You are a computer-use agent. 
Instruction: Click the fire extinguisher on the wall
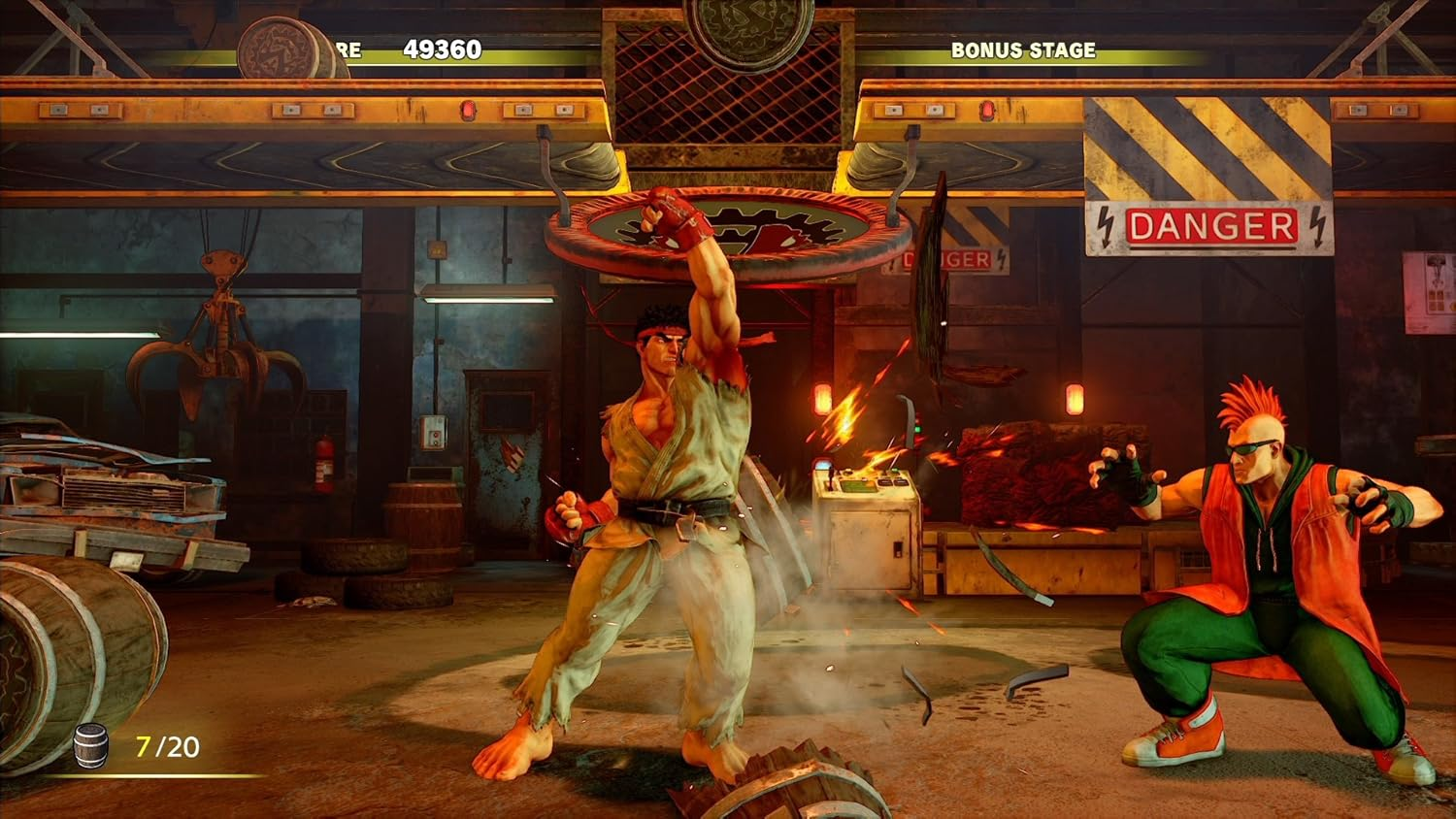pyautogui.click(x=322, y=463)
